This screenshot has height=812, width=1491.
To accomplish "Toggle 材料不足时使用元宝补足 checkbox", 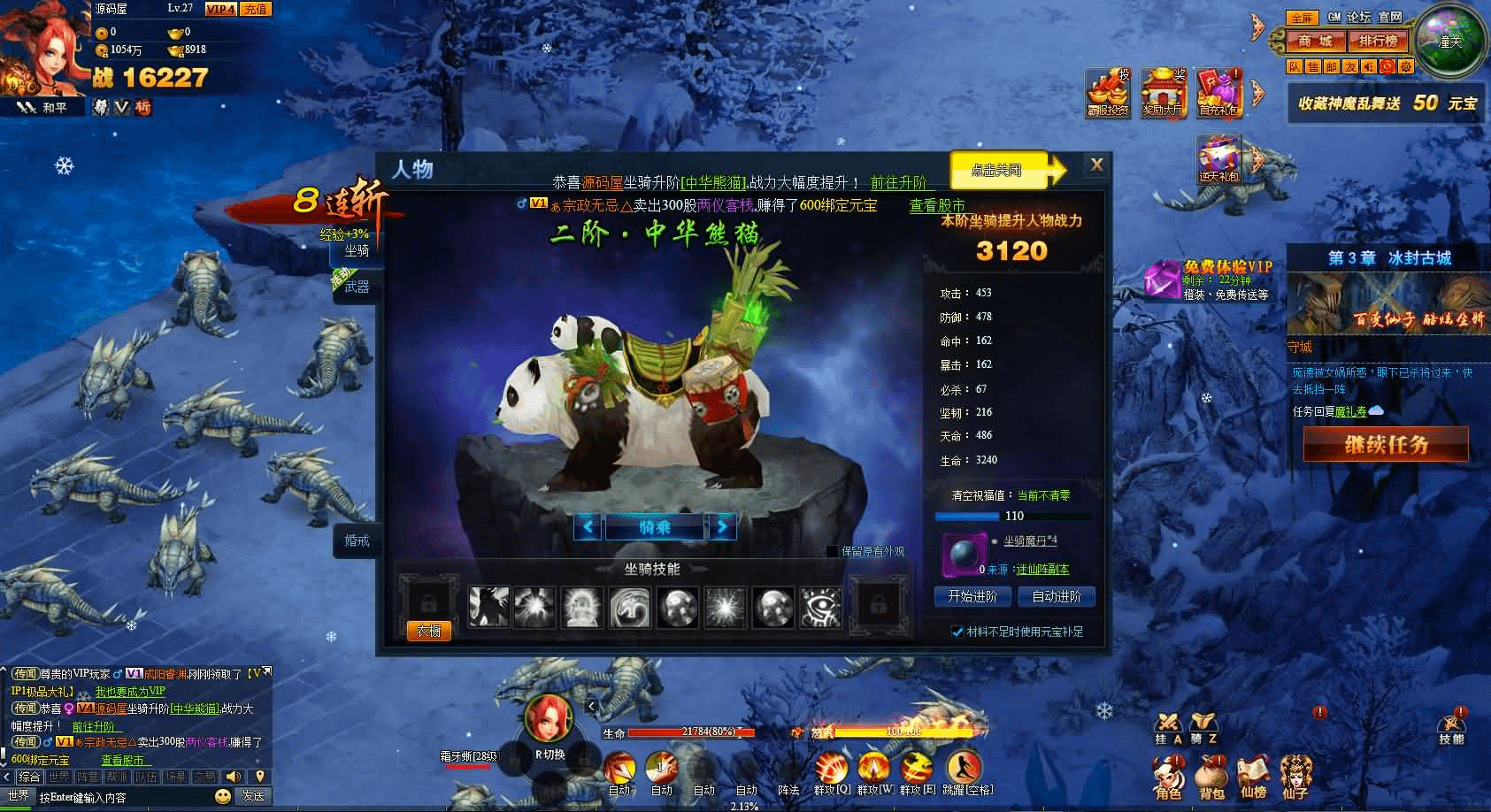I will 957,632.
